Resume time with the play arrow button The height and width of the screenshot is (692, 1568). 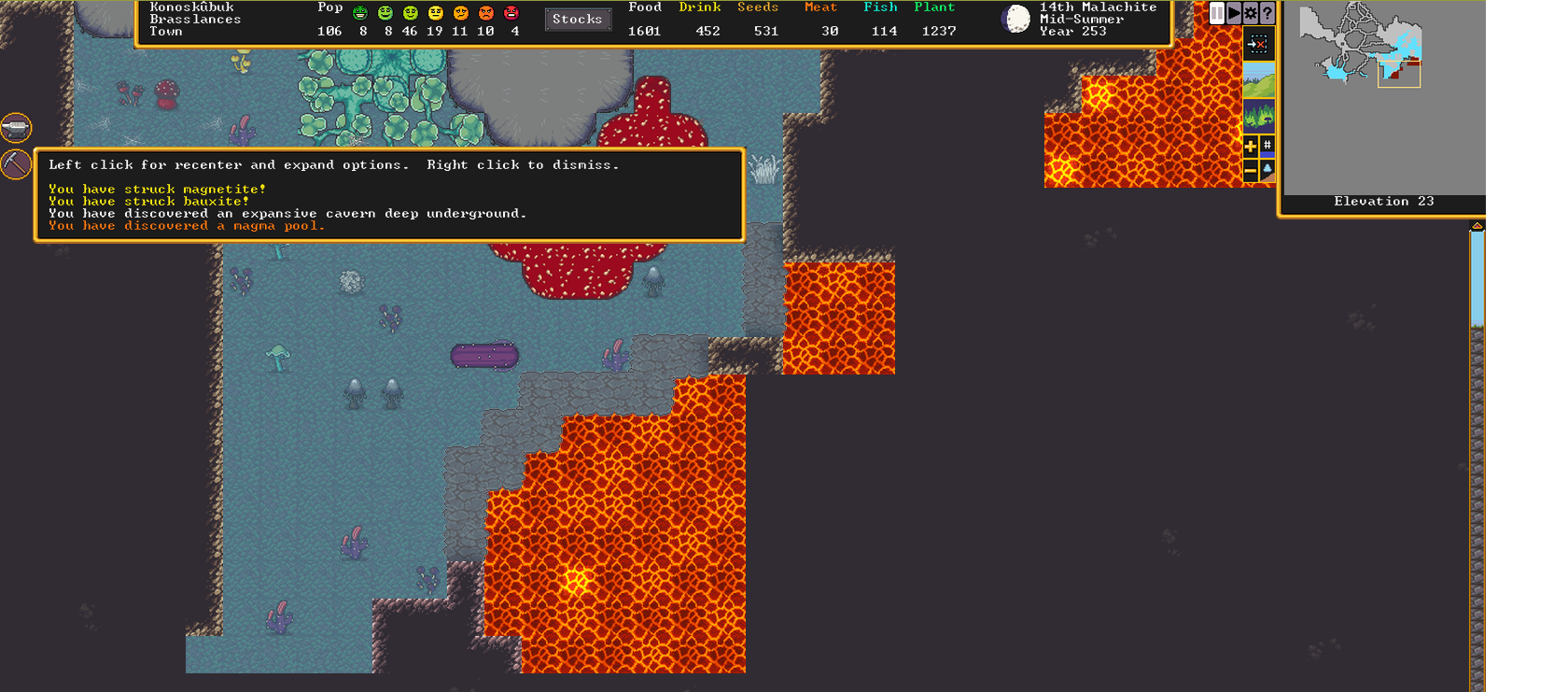pyautogui.click(x=1234, y=13)
